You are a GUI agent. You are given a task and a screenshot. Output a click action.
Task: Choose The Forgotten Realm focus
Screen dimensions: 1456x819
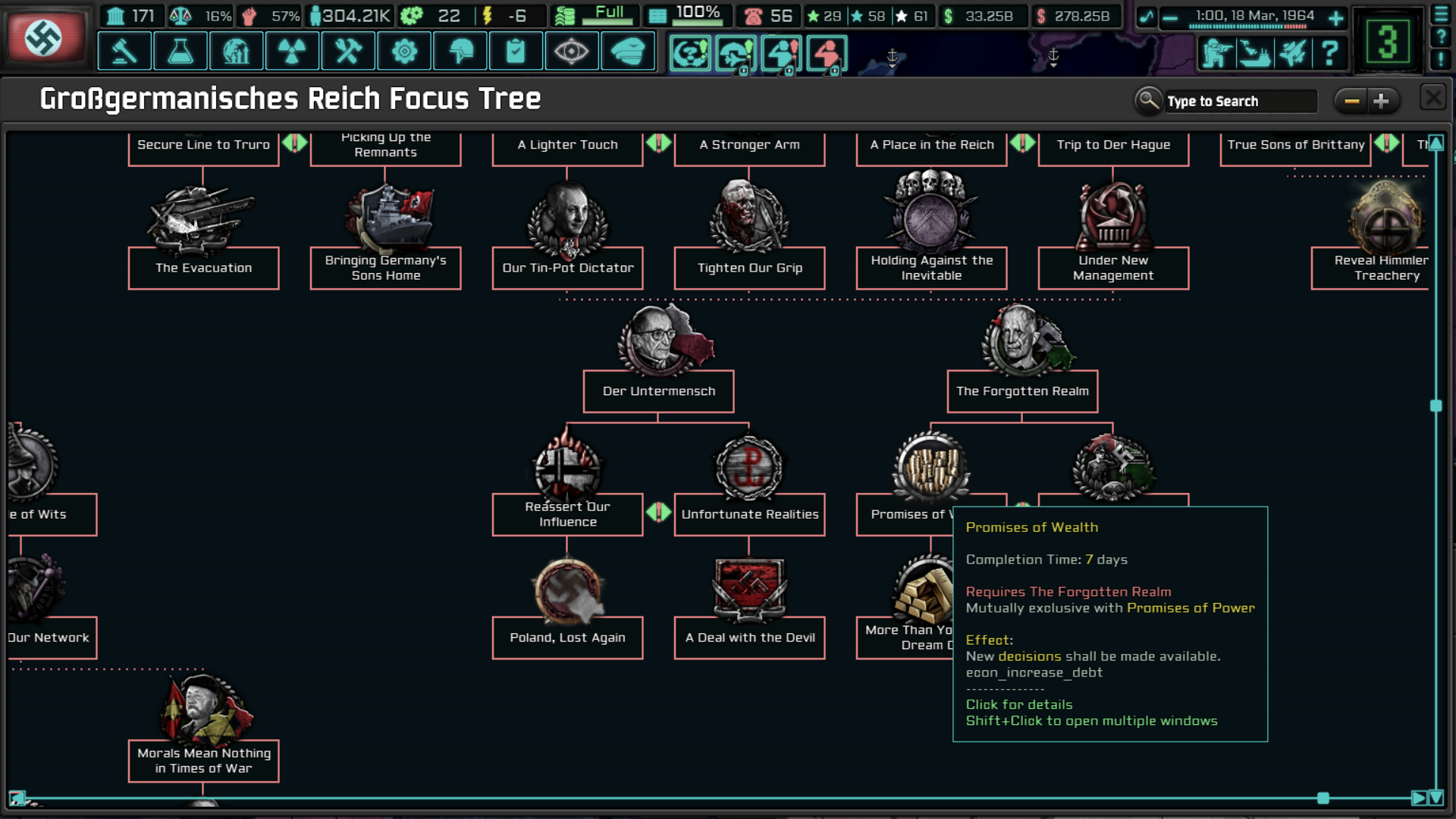1022,391
